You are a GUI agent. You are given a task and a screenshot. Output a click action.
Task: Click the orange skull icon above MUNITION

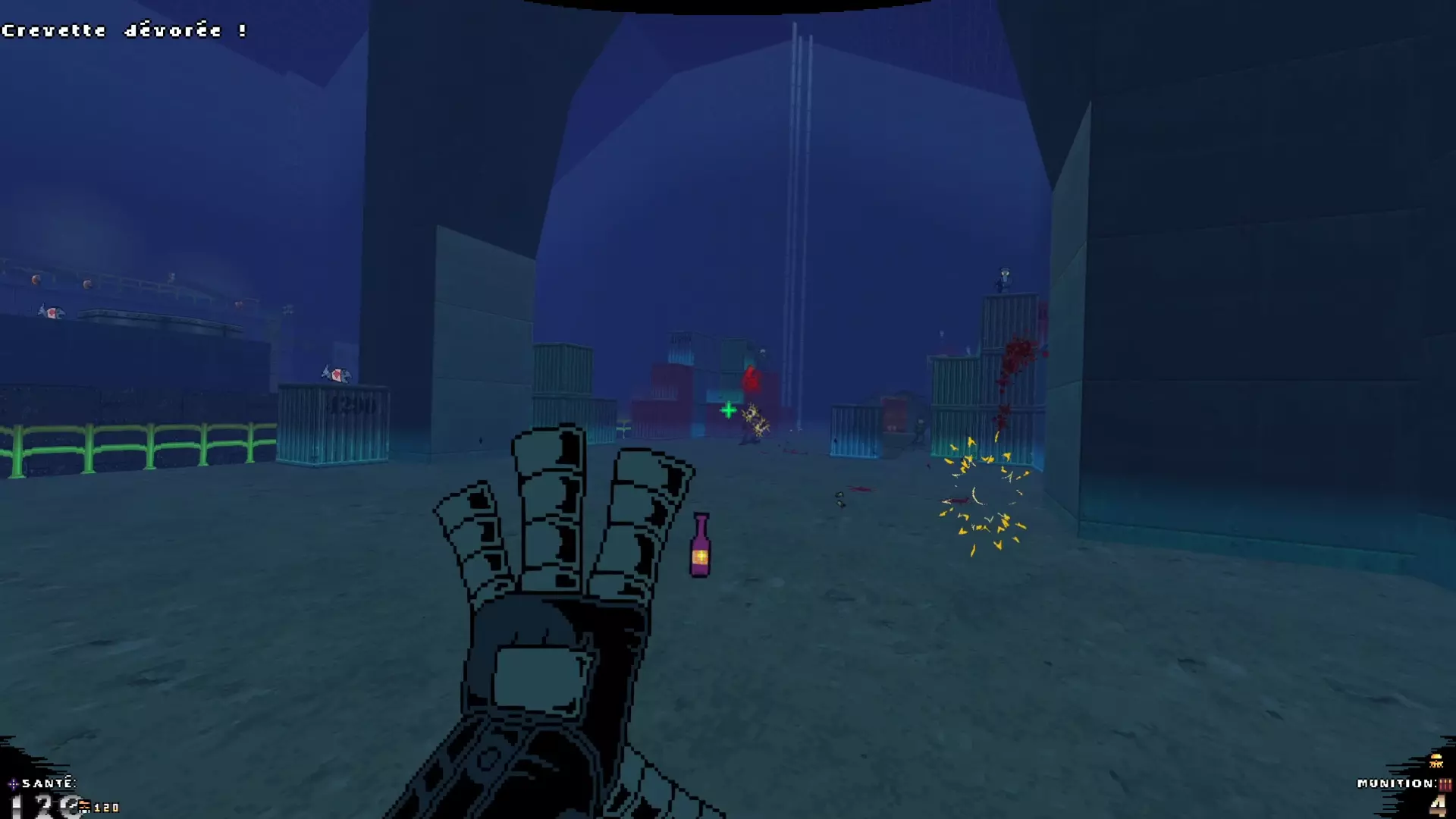(x=1436, y=761)
